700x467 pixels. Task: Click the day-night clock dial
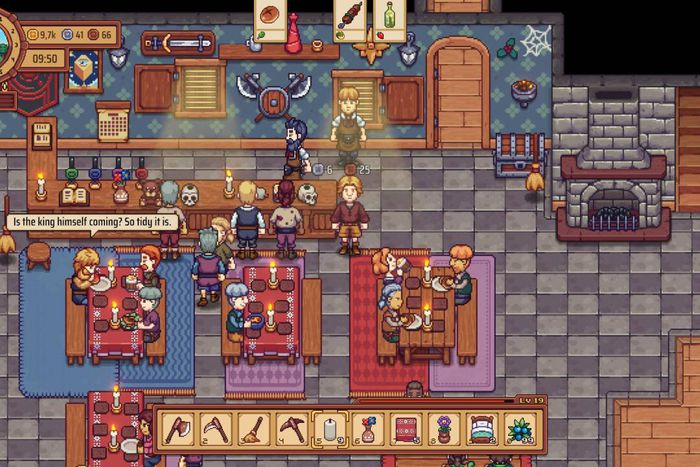click(6, 38)
